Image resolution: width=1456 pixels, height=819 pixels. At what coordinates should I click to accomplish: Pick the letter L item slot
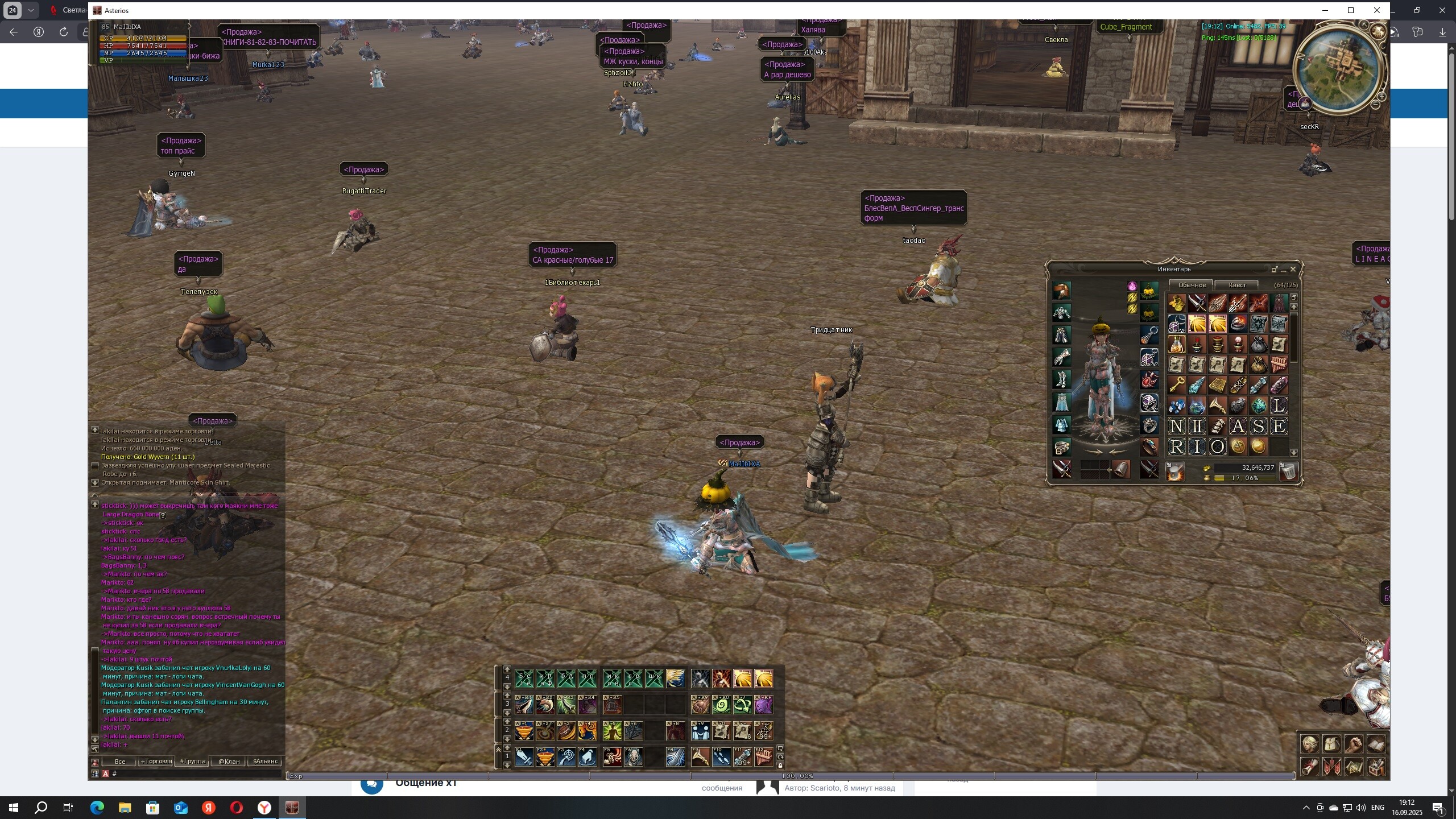(x=1279, y=406)
